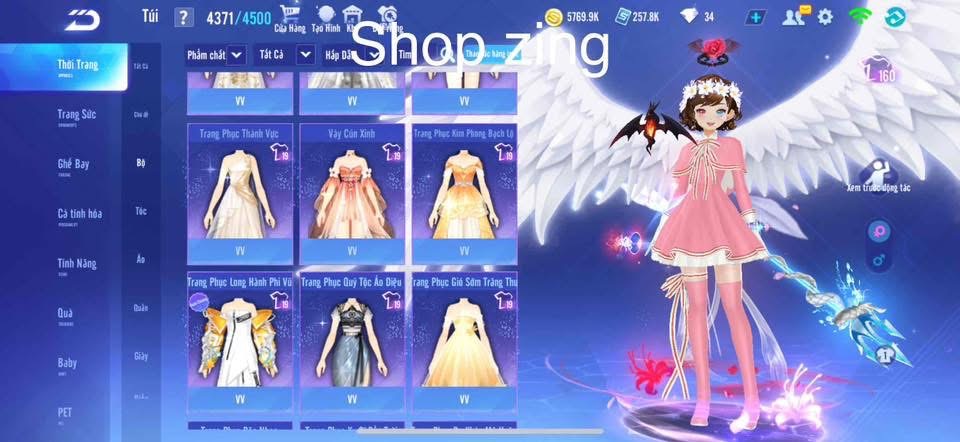Click the question mark help button
This screenshot has height=442, width=960.
click(183, 17)
